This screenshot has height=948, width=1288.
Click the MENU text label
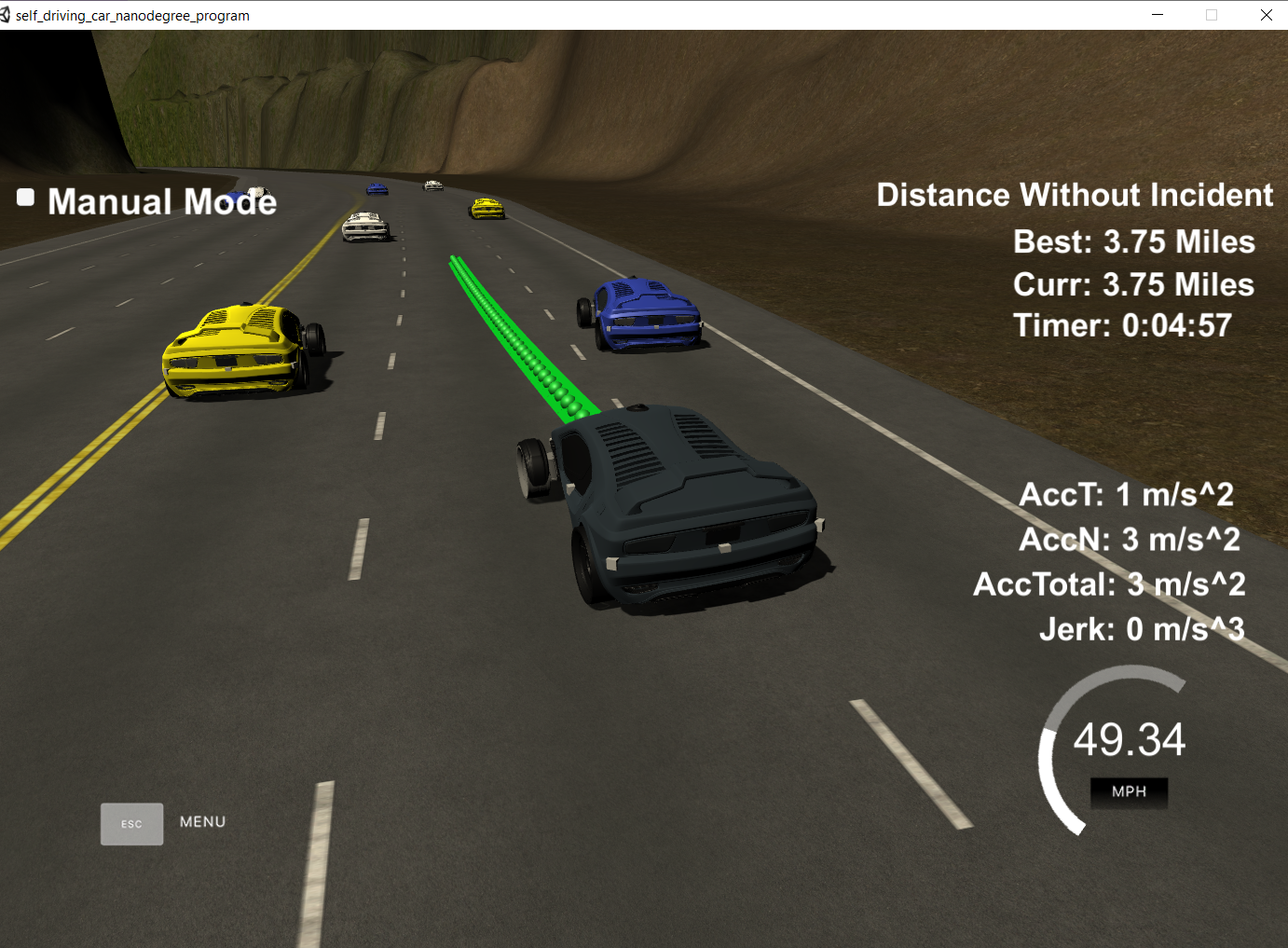pos(202,821)
